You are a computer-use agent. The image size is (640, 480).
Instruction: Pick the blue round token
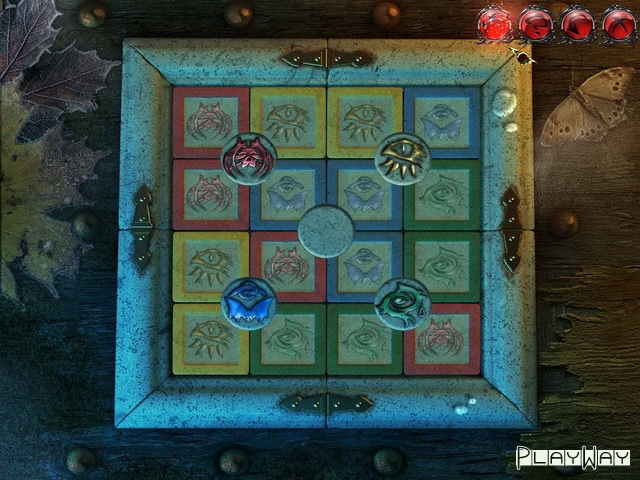click(x=248, y=303)
